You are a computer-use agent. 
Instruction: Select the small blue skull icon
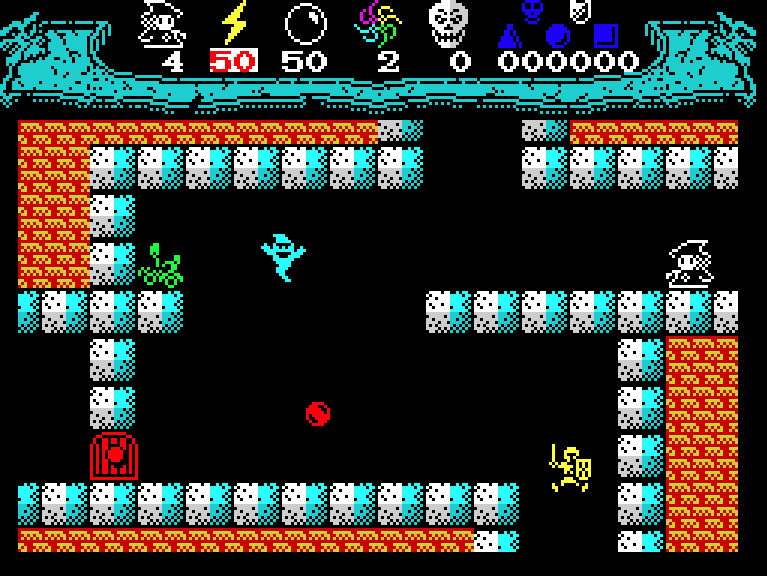click(x=533, y=10)
